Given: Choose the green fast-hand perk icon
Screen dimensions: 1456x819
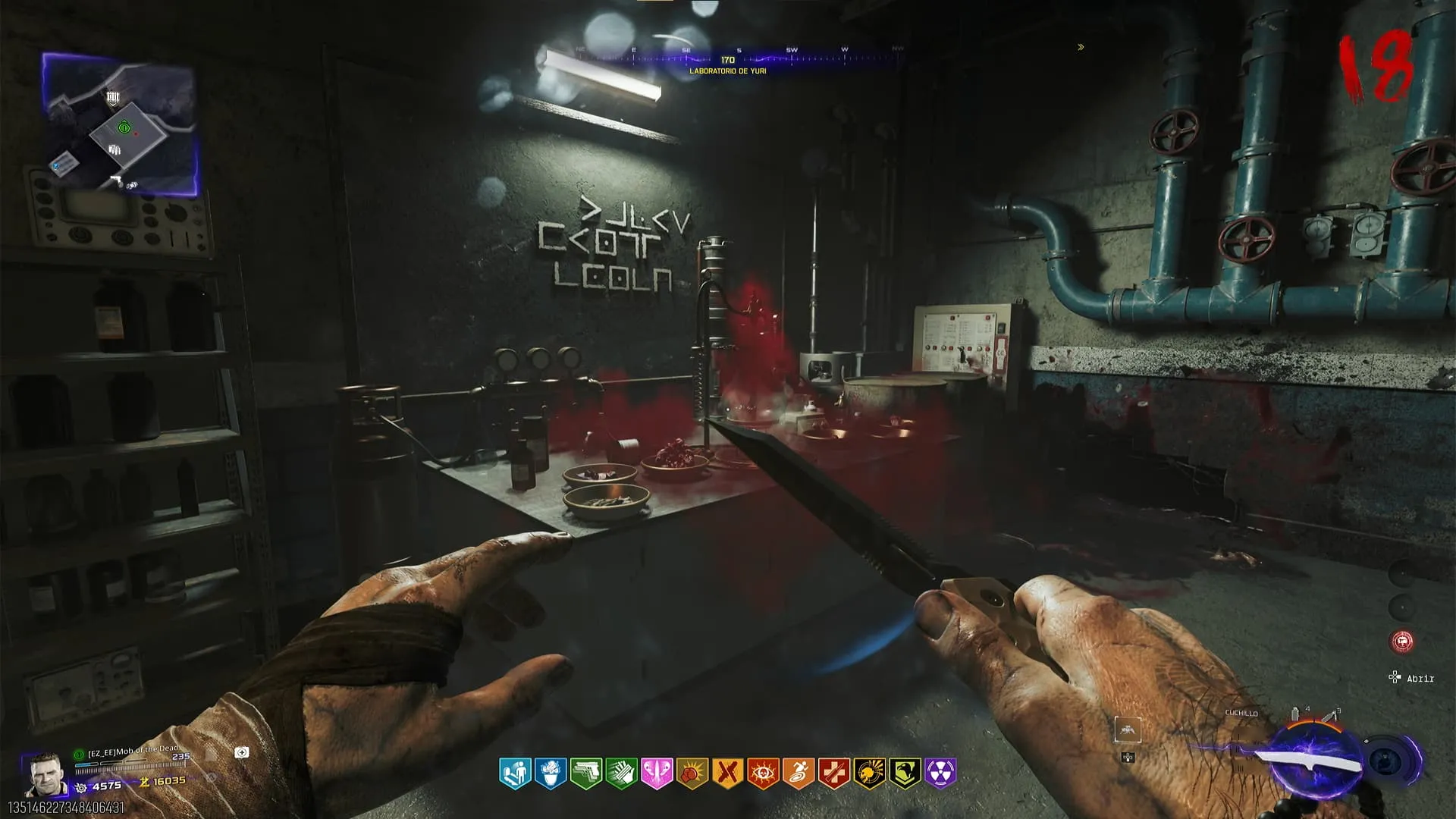Looking at the screenshot, I should pyautogui.click(x=622, y=773).
